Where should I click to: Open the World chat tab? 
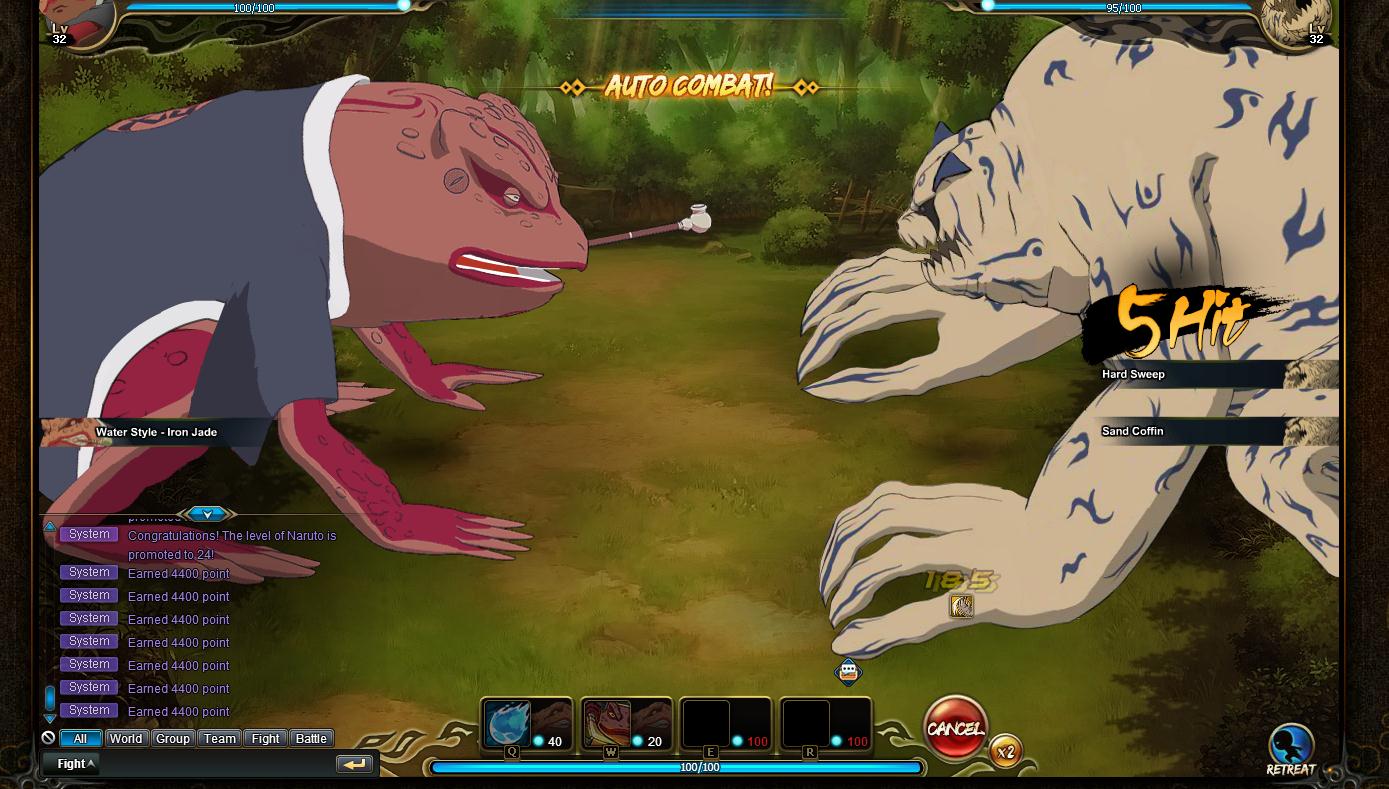[125, 739]
